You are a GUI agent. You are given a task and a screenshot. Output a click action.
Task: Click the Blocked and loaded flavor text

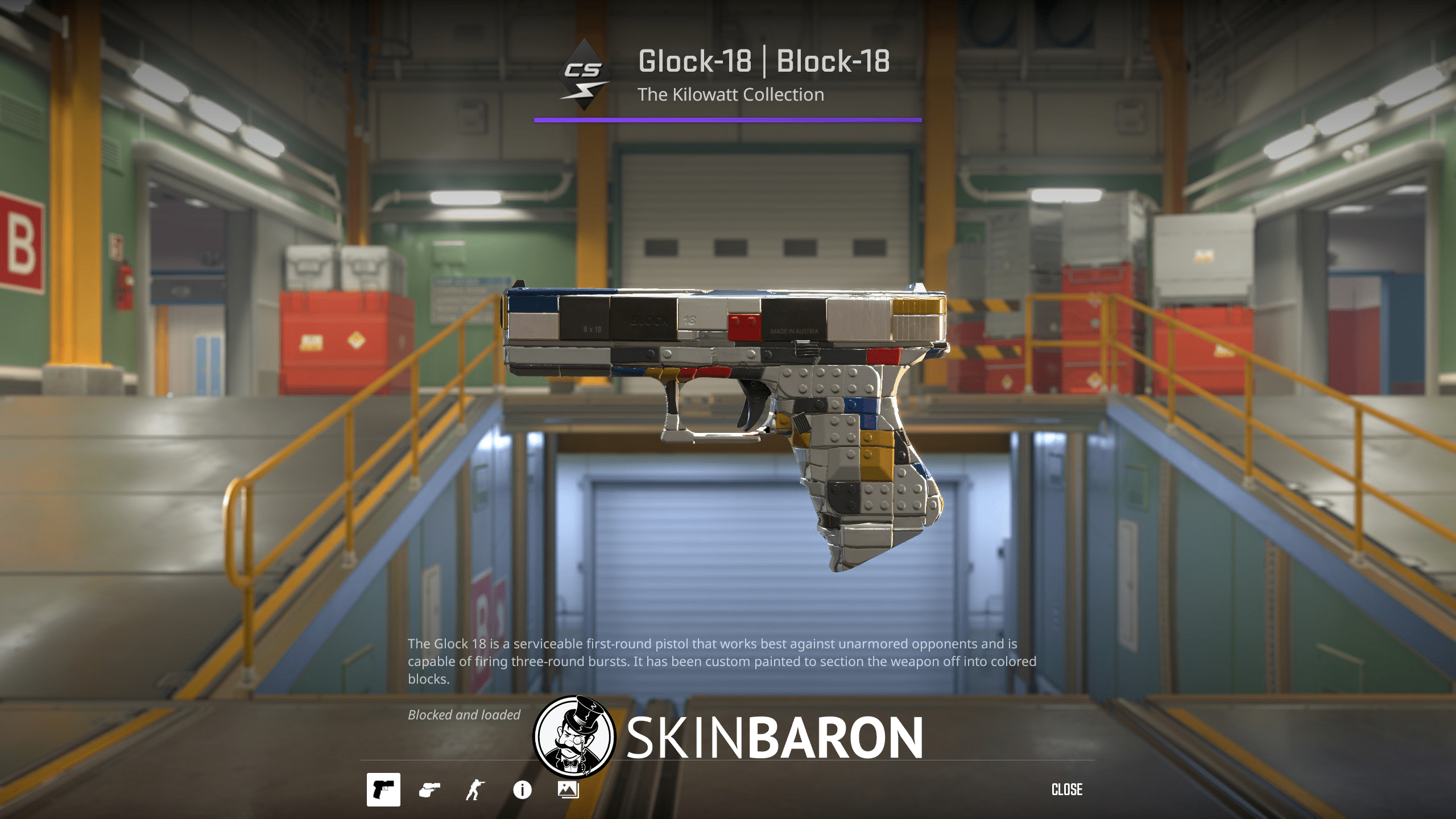coord(464,715)
